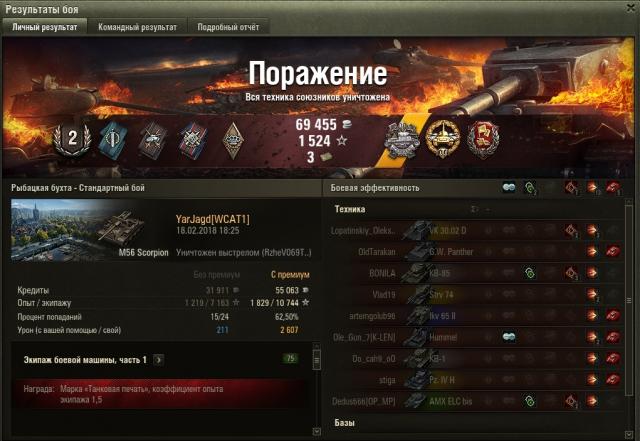Click the Базы section header
Viewport: 640px width, 441px height.
click(x=343, y=424)
